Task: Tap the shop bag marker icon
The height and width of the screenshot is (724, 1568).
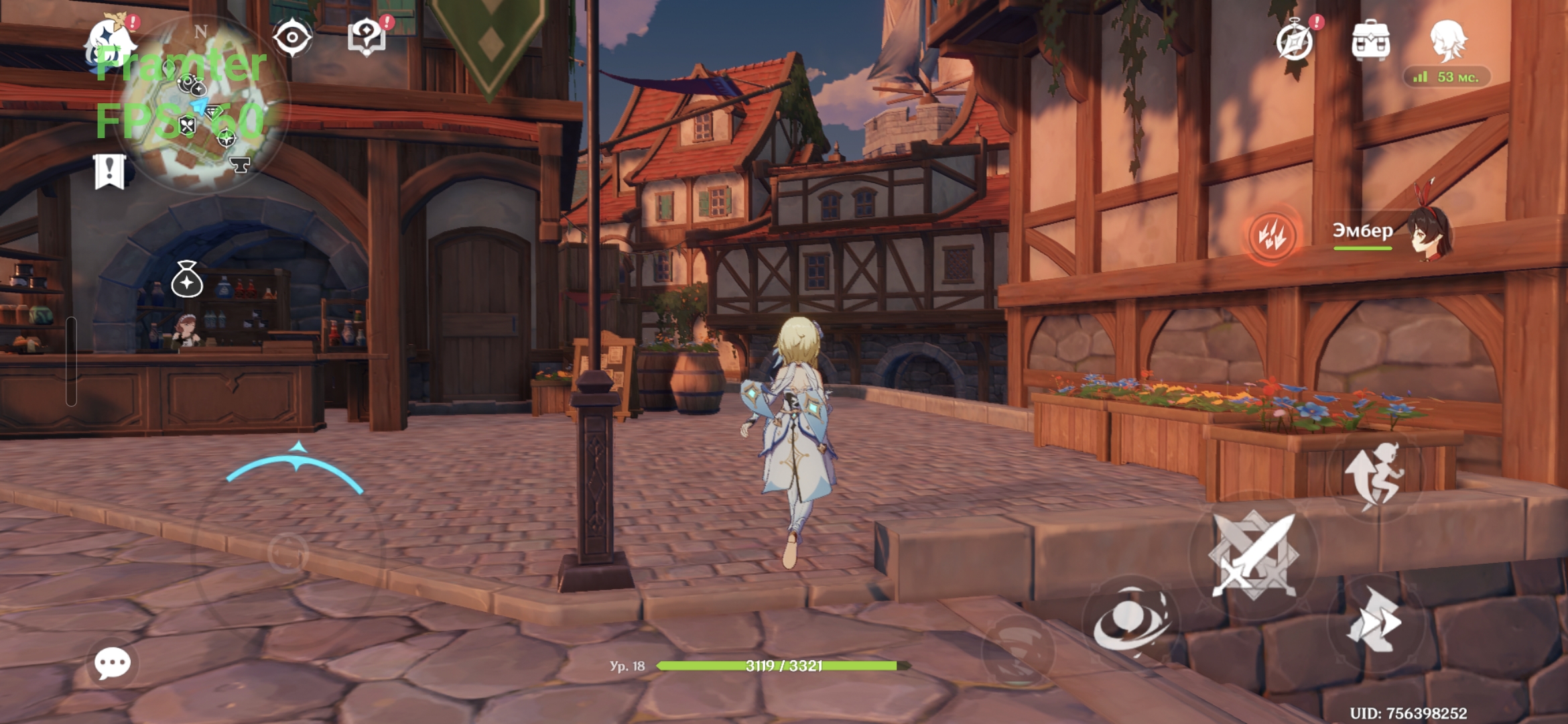Action: [x=187, y=280]
